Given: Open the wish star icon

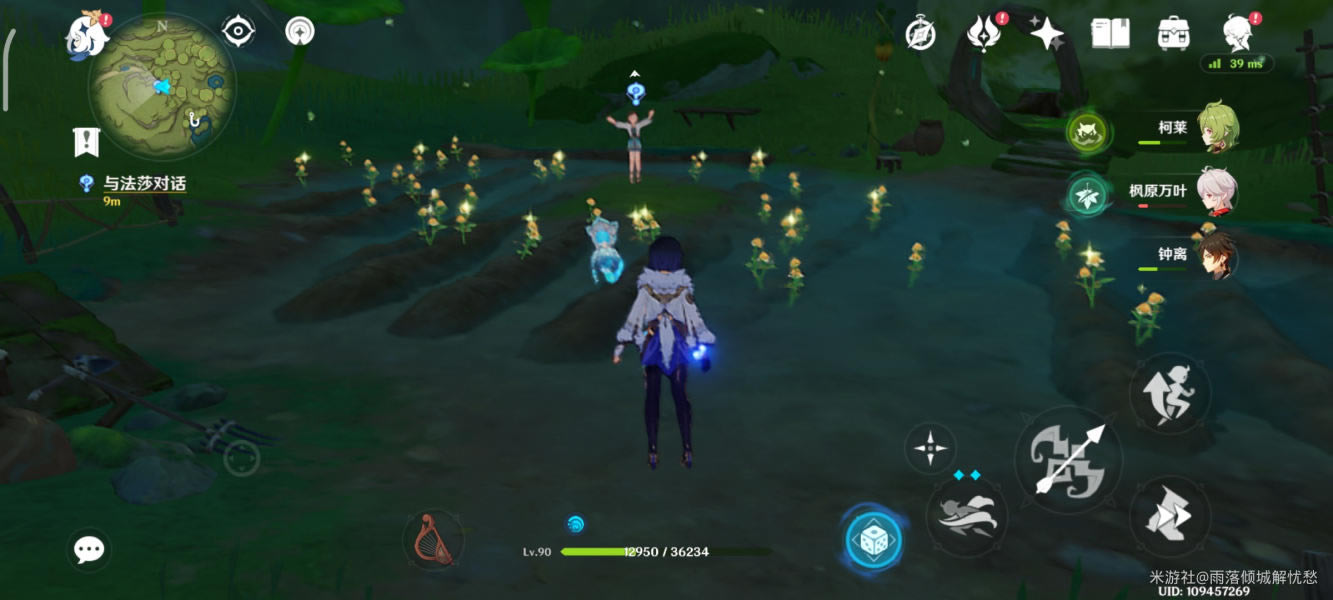Looking at the screenshot, I should pyautogui.click(x=1047, y=34).
